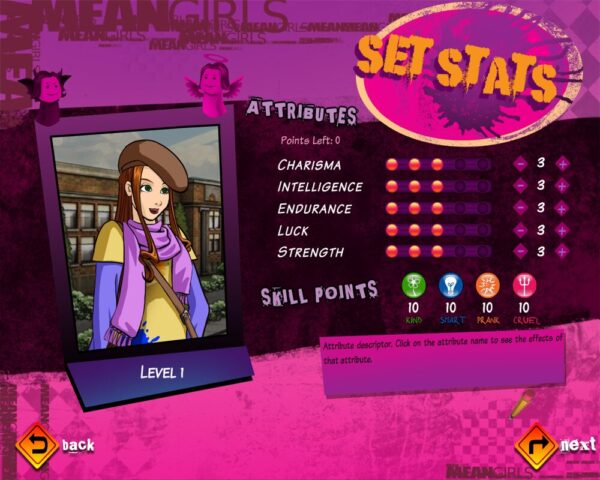Proceed with the next arrow button
600x480 pixels.
(x=536, y=445)
